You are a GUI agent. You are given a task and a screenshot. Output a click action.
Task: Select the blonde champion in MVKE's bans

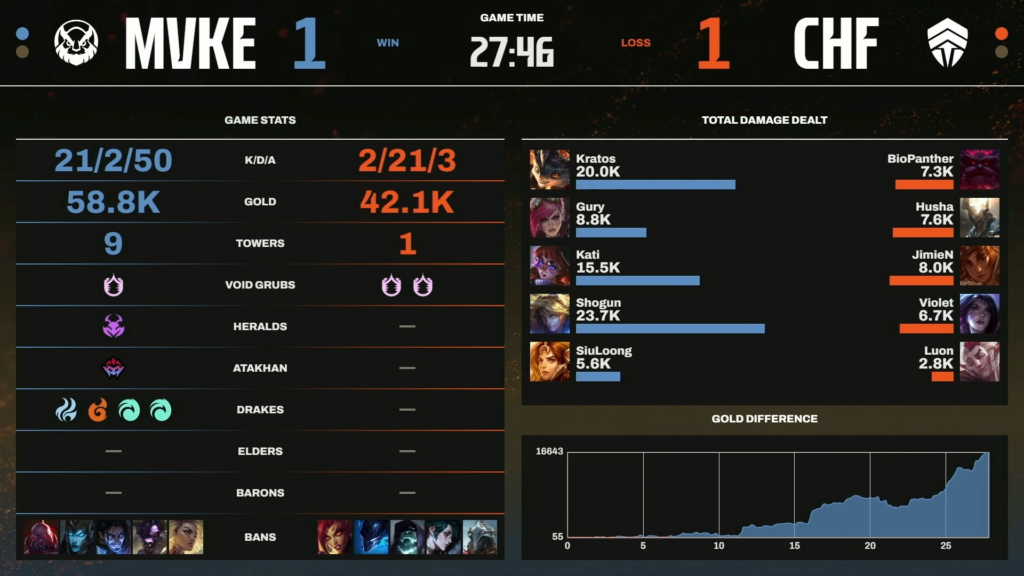pos(186,537)
